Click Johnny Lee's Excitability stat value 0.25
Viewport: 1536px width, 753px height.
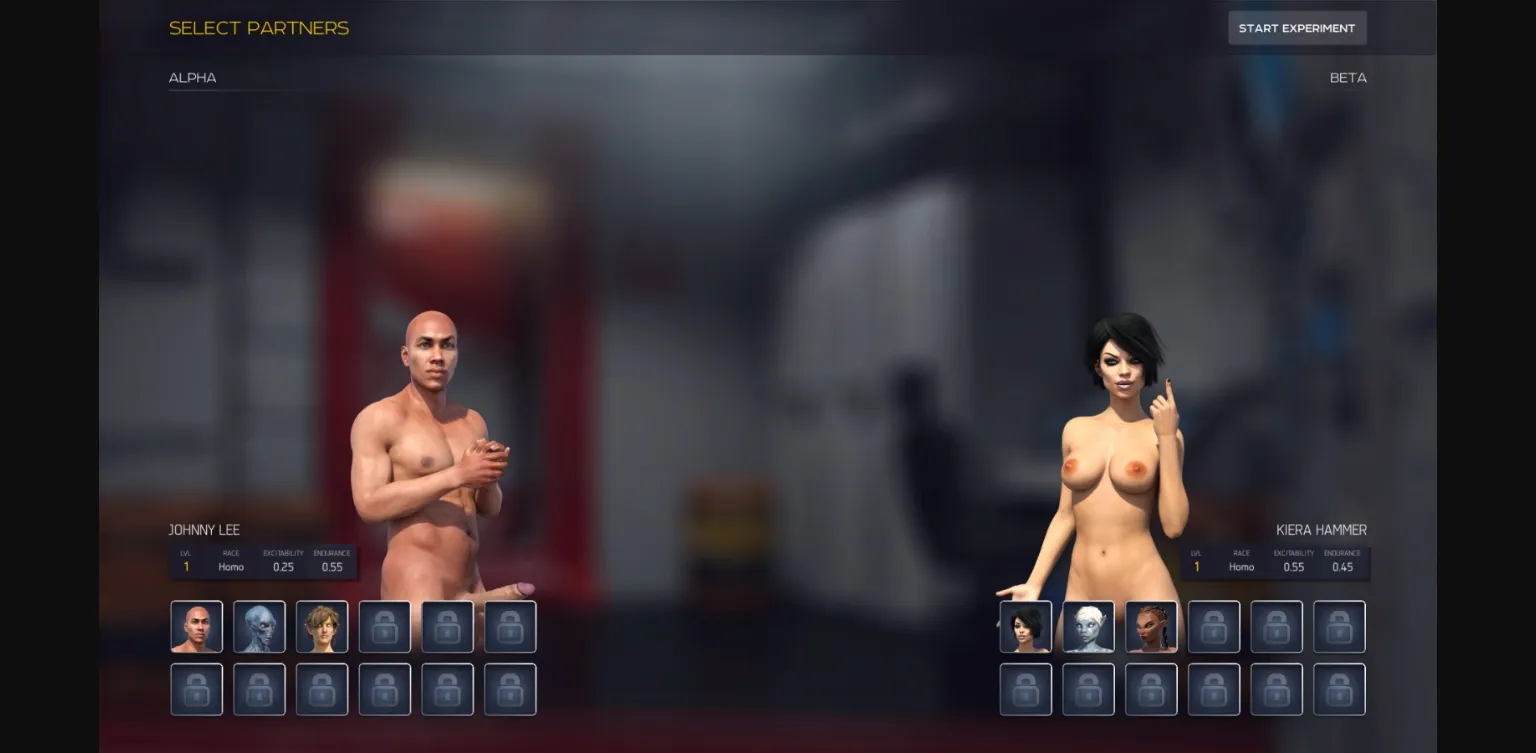(284, 566)
